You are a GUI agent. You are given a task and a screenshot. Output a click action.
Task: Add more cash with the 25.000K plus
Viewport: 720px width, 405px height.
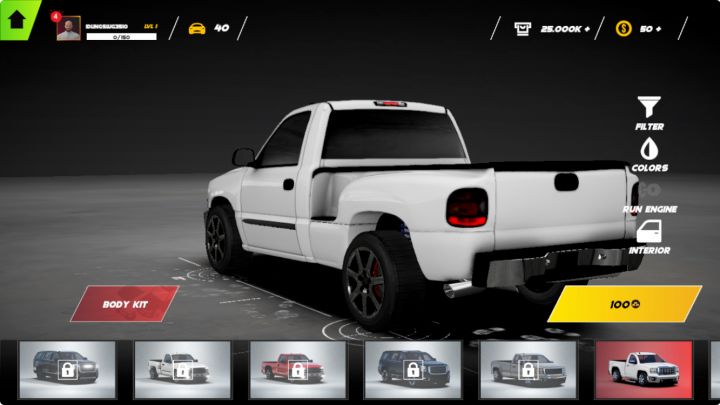[x=554, y=28]
